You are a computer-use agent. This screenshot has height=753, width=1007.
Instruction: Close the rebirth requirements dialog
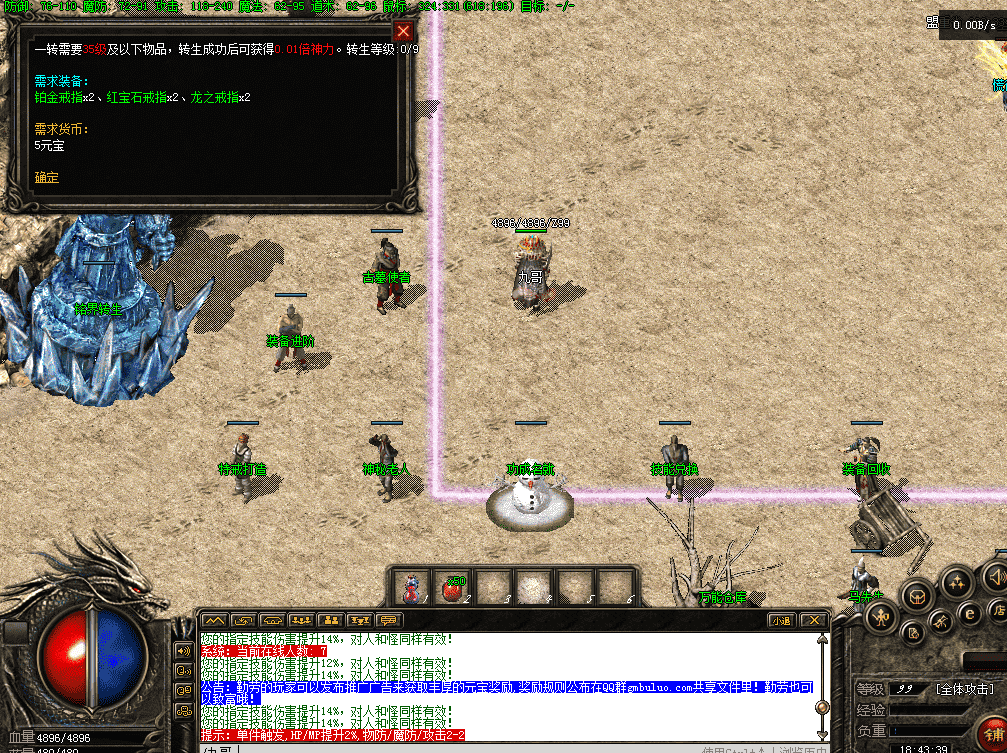coord(403,31)
